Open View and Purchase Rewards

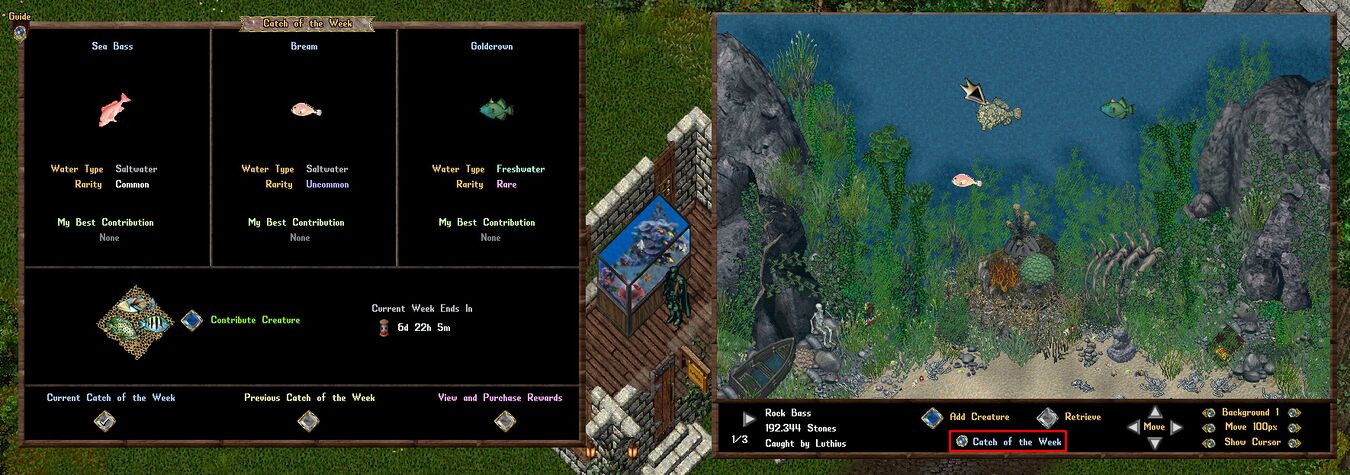[504, 421]
